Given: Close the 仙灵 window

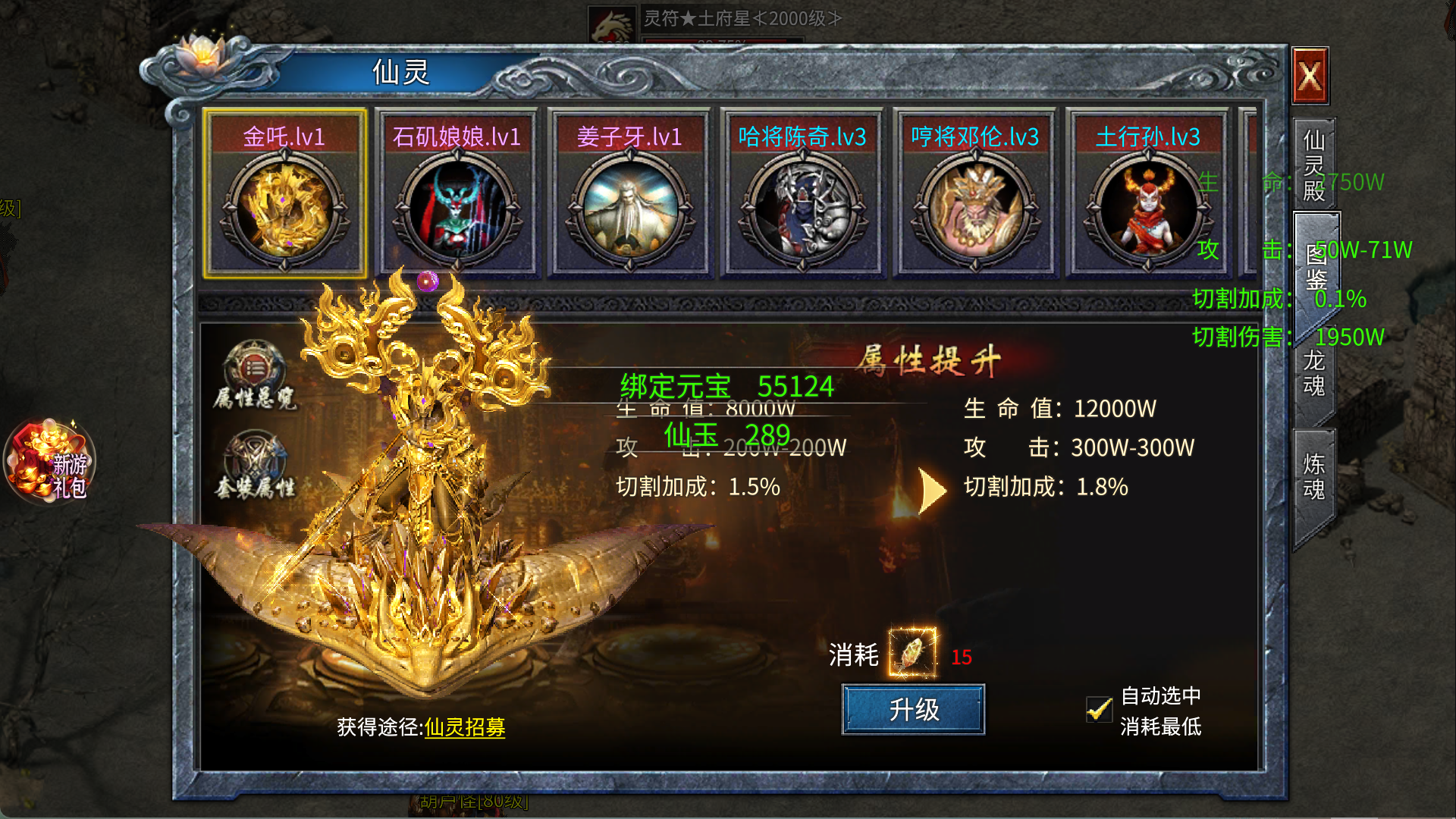Looking at the screenshot, I should pos(1310,77).
